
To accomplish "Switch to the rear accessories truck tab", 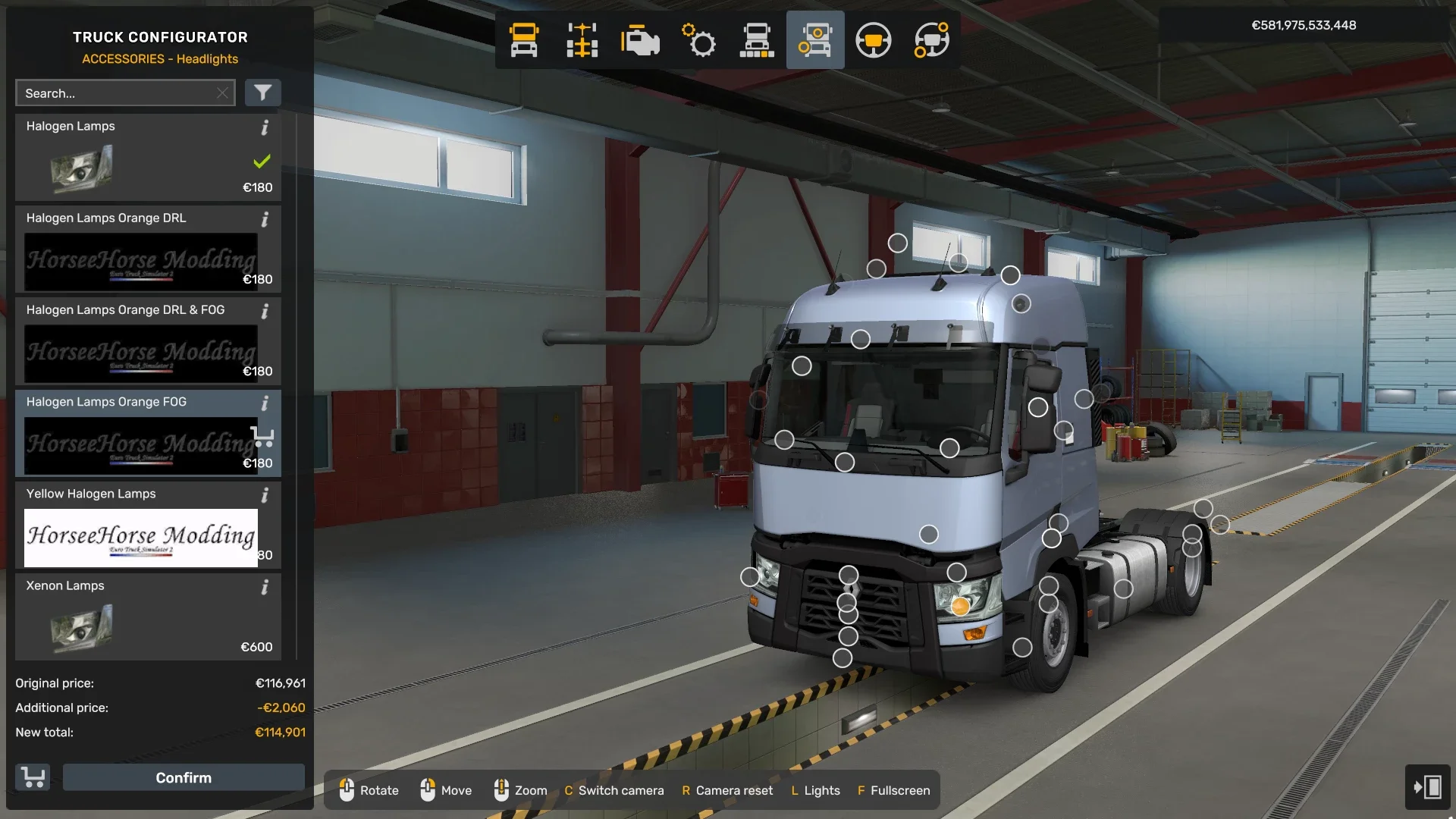I will tap(931, 40).
